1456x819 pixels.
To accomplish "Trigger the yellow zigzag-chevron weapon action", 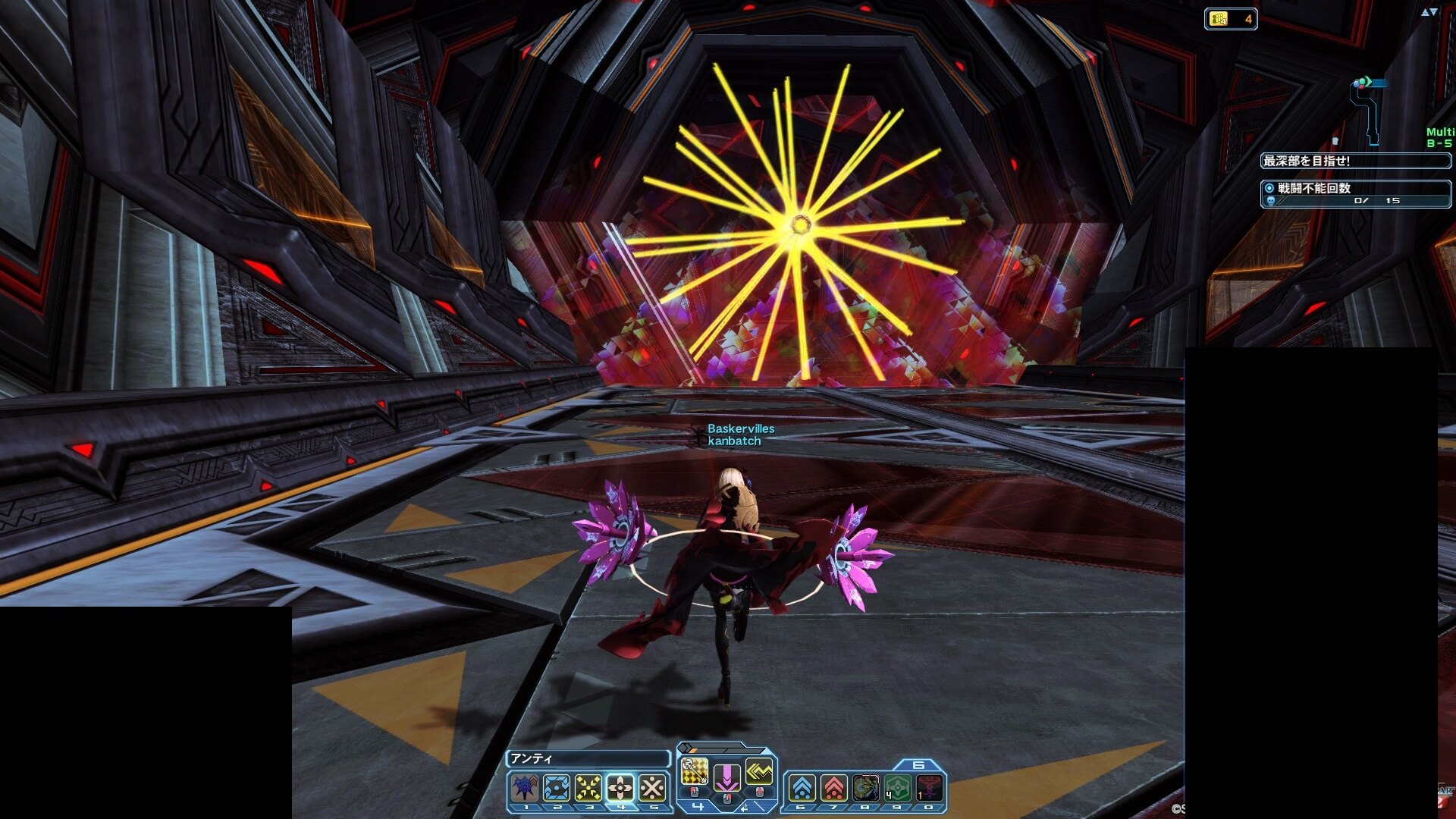I will click(759, 771).
